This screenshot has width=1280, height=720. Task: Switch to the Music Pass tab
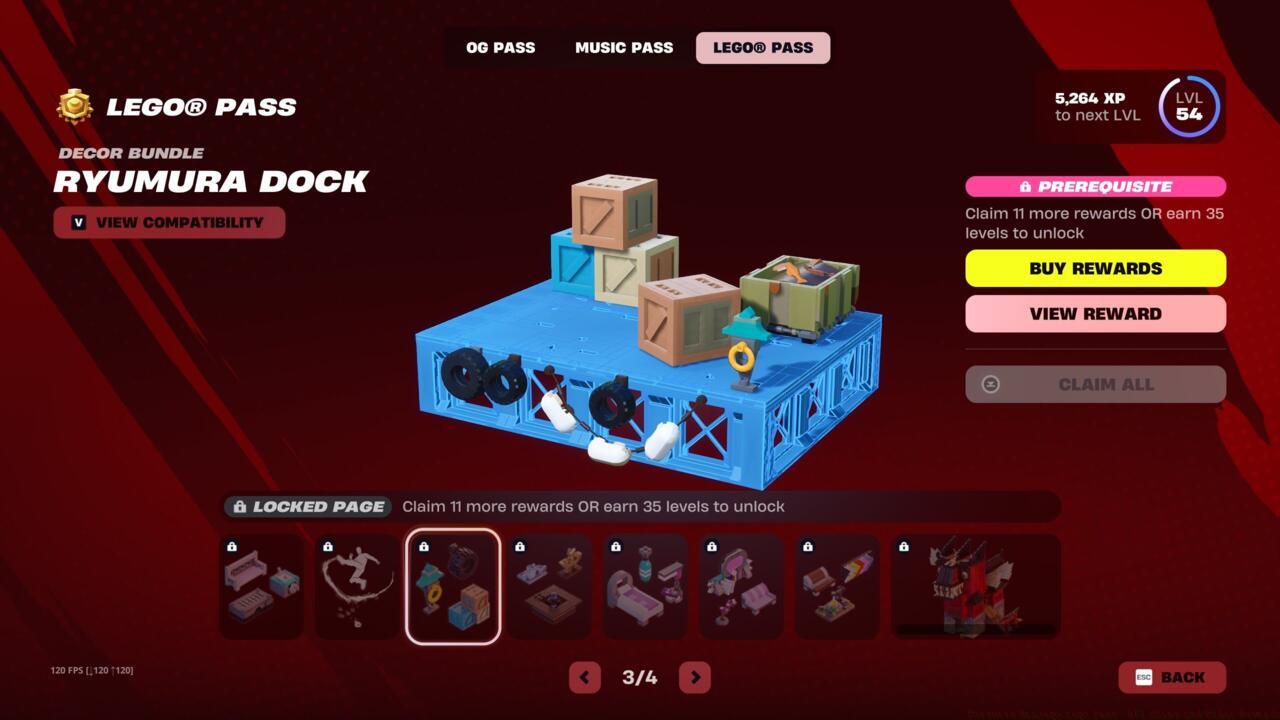pos(623,47)
